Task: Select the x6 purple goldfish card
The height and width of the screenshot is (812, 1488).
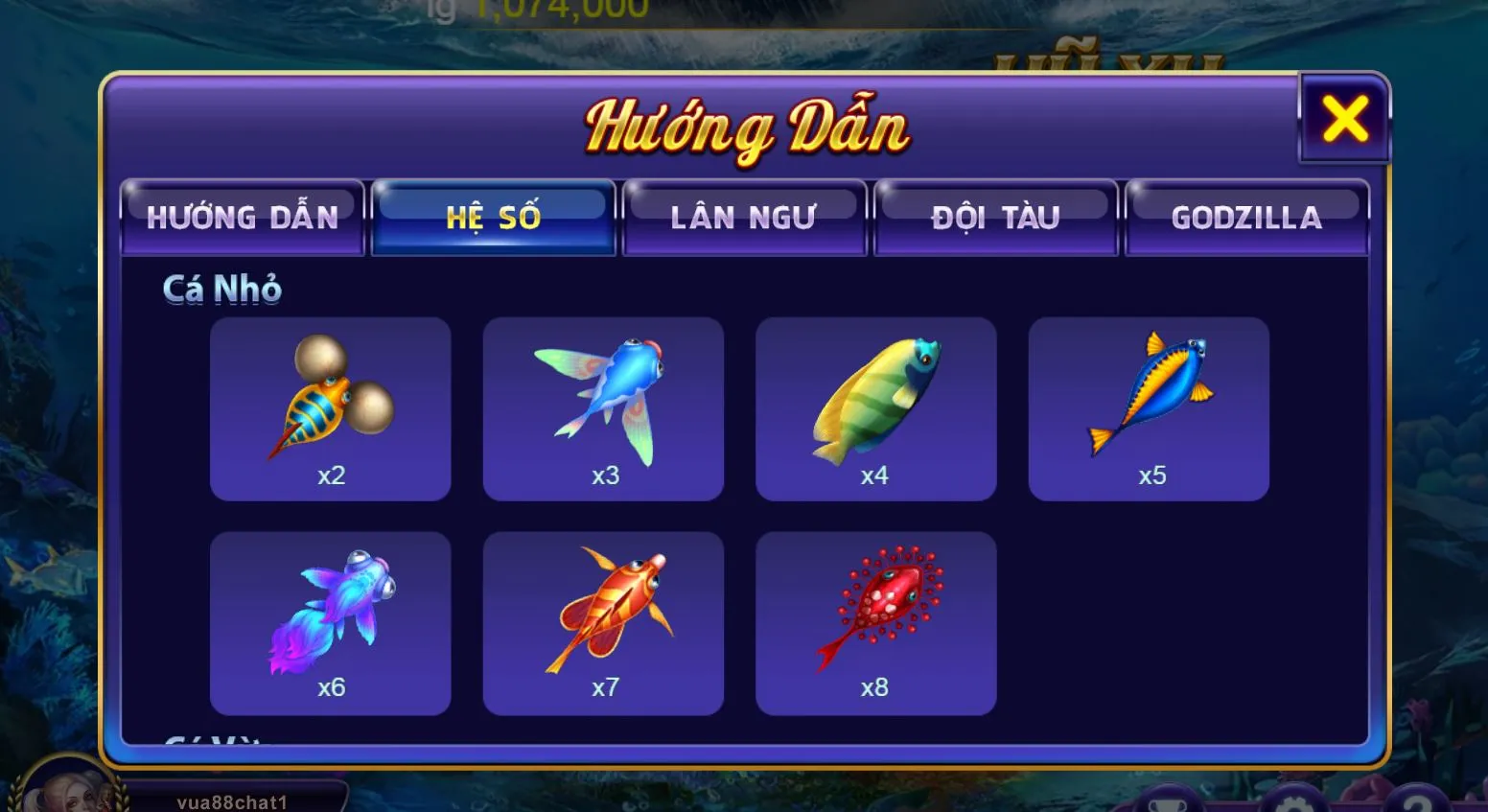Action: (x=330, y=620)
